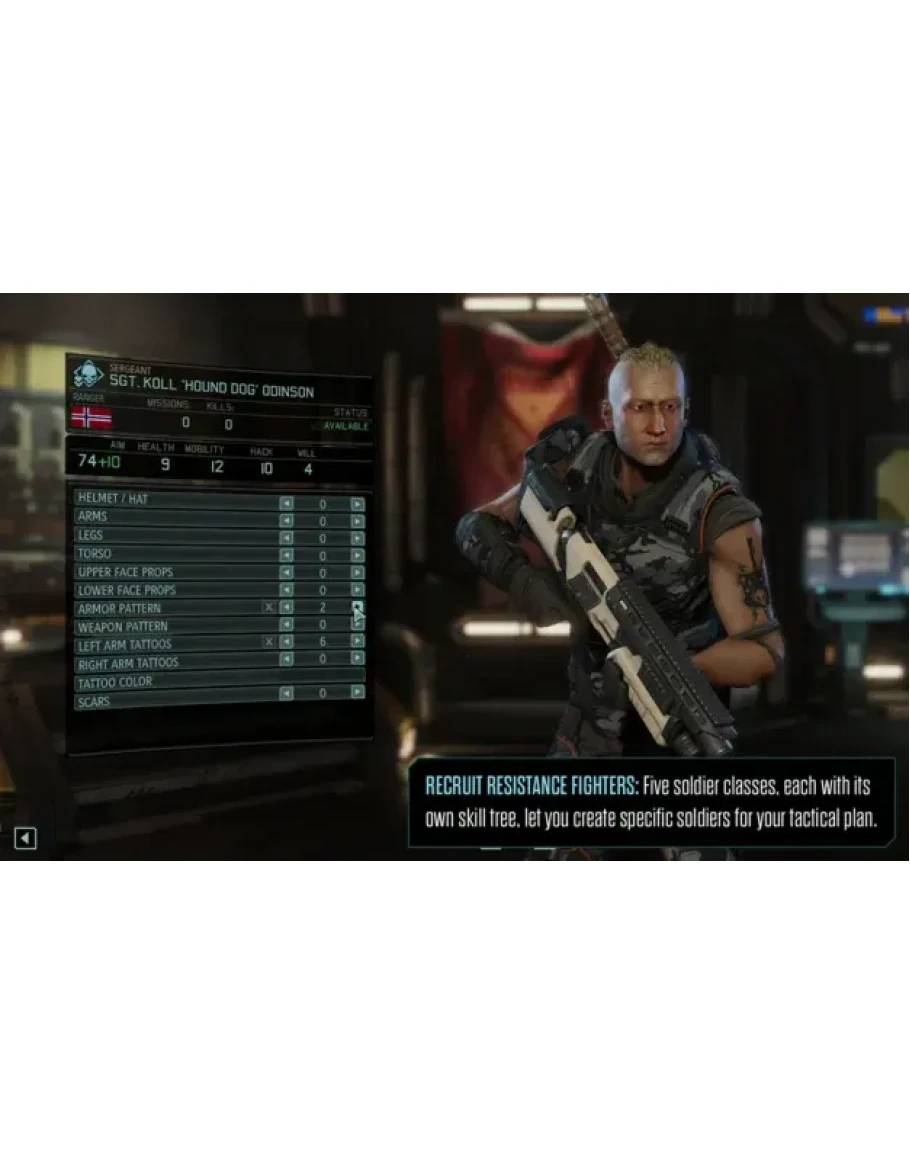
Task: Decrease the Arms option value
Action: [287, 520]
